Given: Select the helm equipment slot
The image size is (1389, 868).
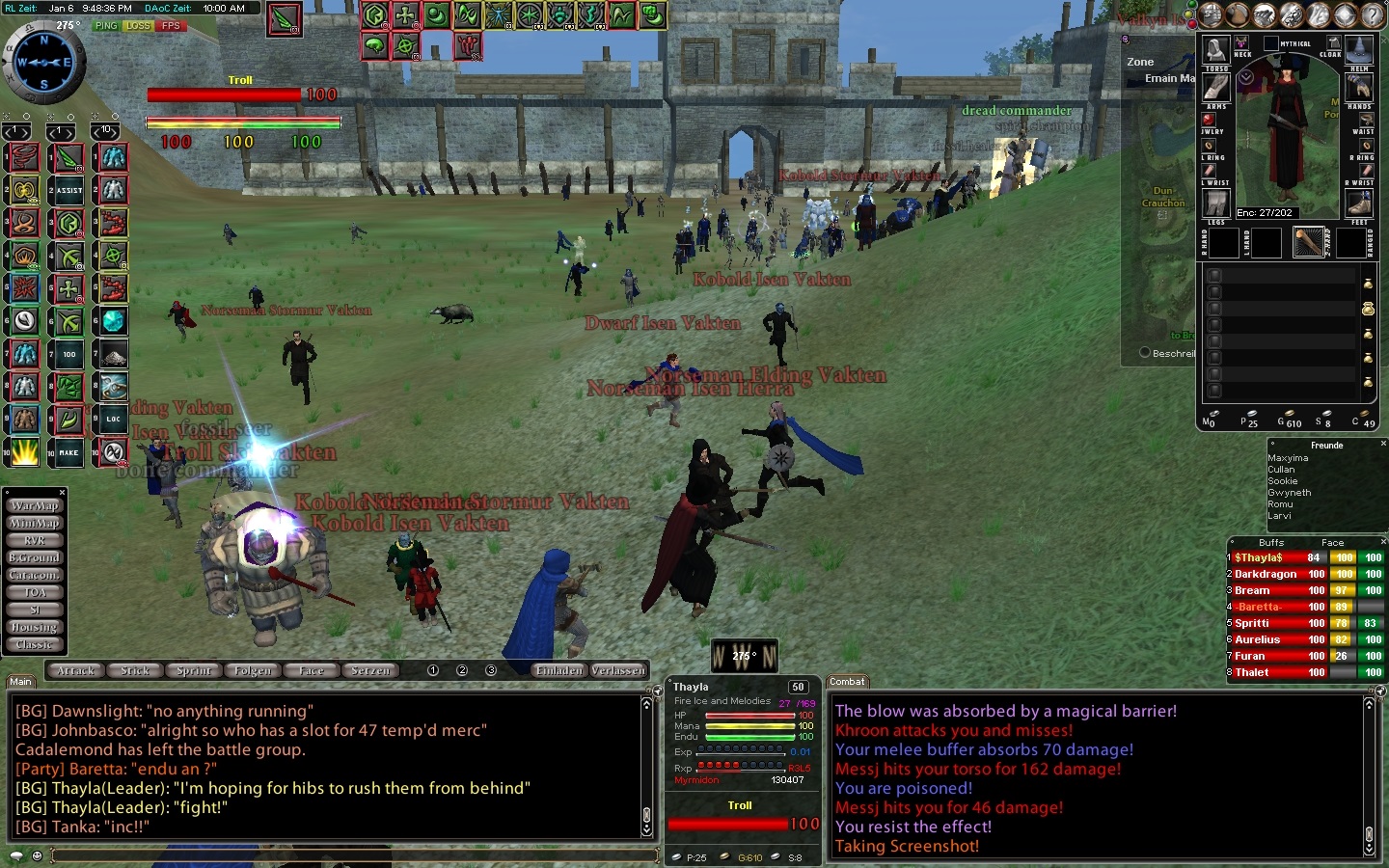Looking at the screenshot, I should pos(1359,49).
